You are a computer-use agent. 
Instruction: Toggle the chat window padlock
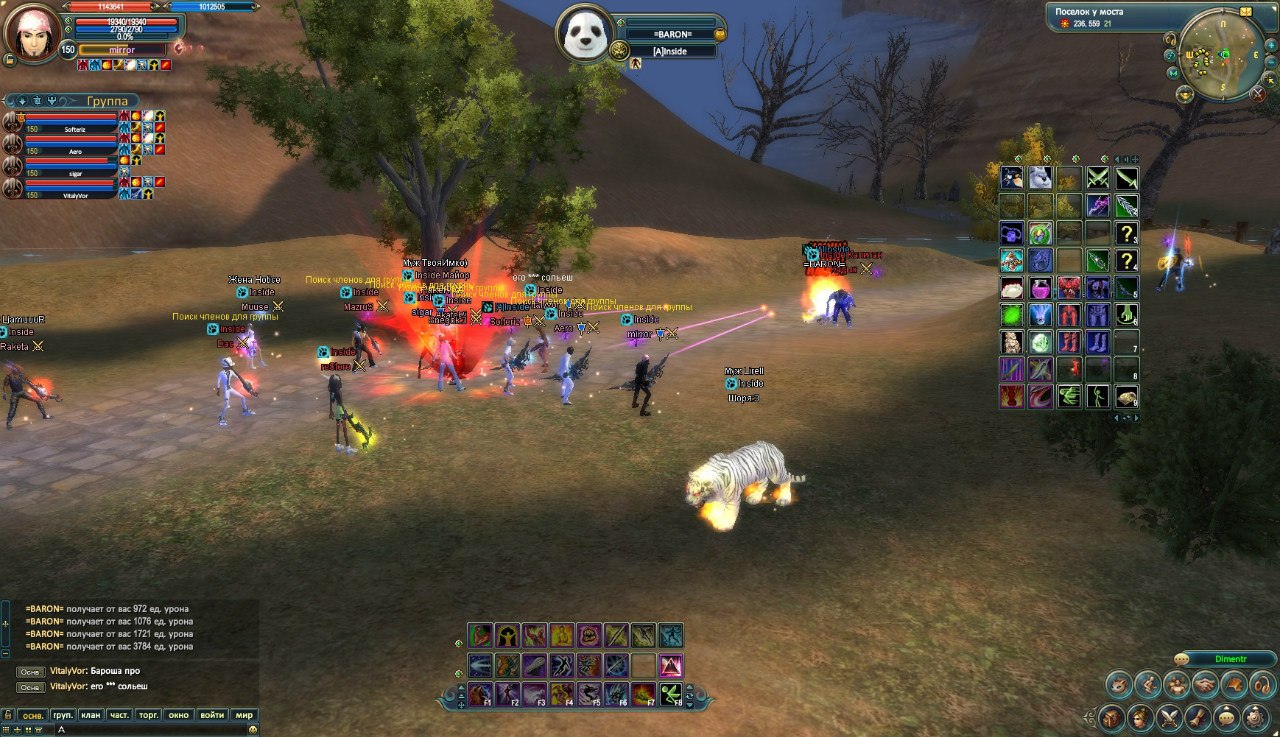(x=8, y=715)
